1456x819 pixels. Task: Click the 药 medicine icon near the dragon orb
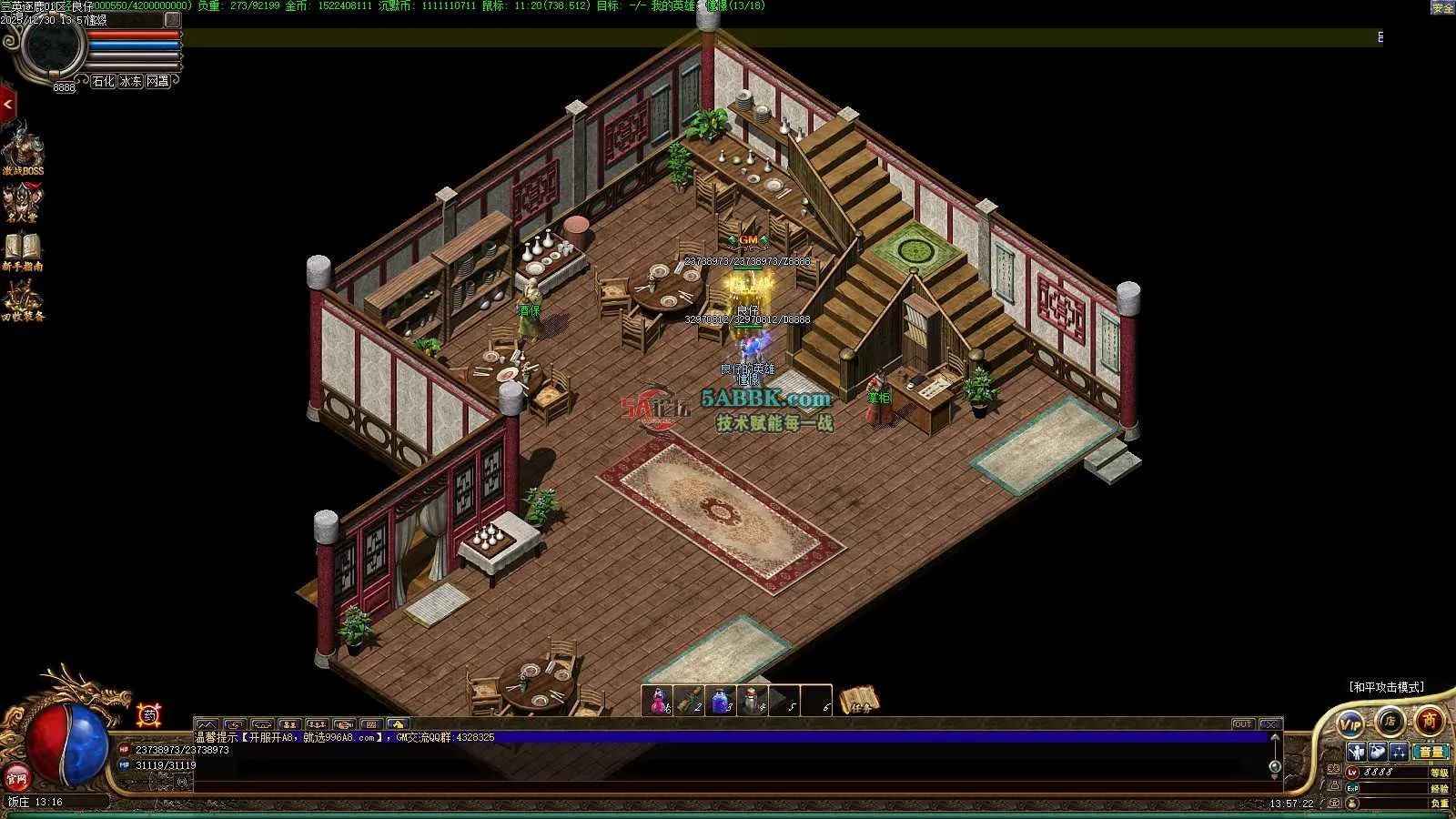(x=149, y=715)
